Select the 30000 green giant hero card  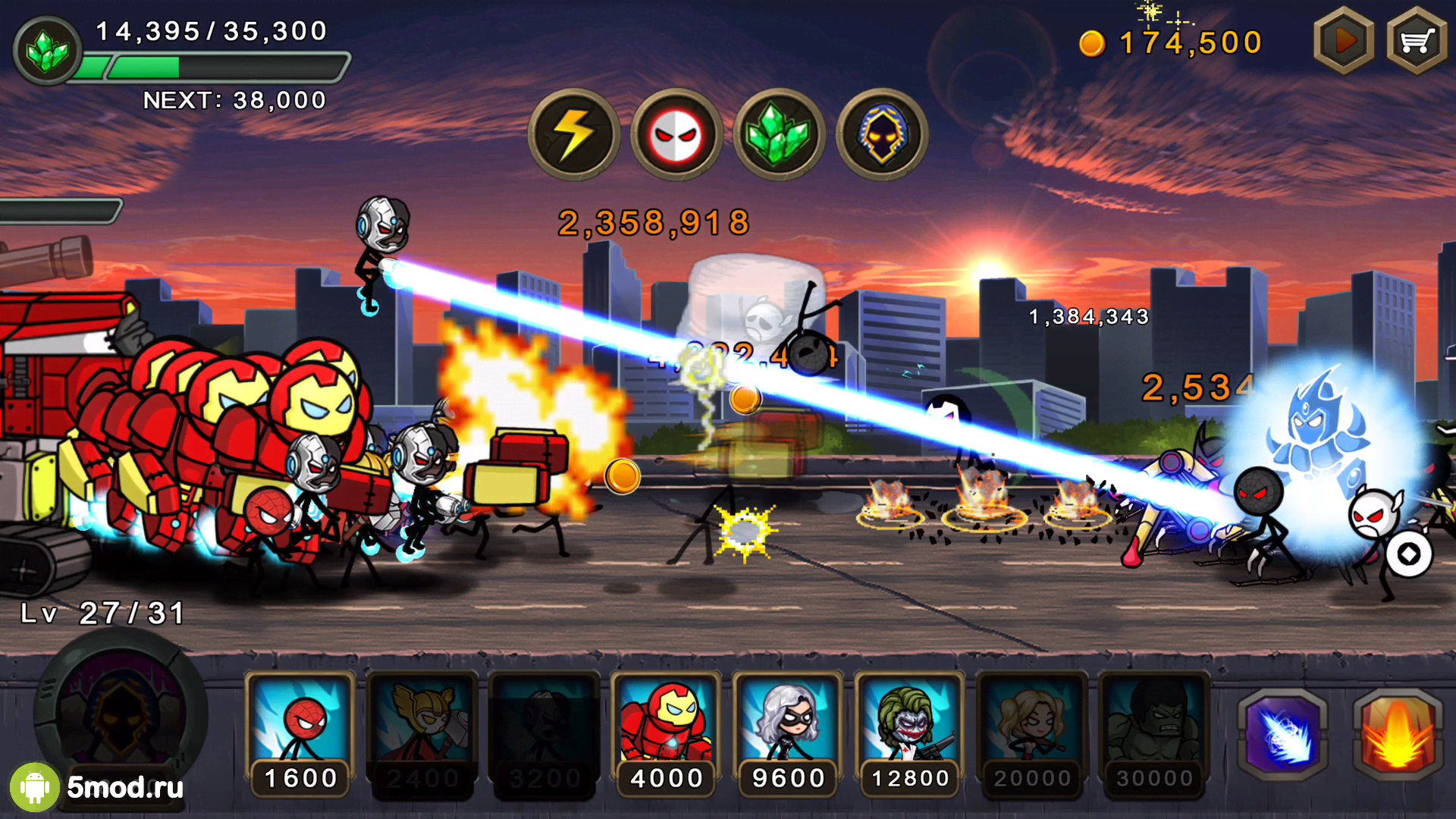coord(1154,732)
